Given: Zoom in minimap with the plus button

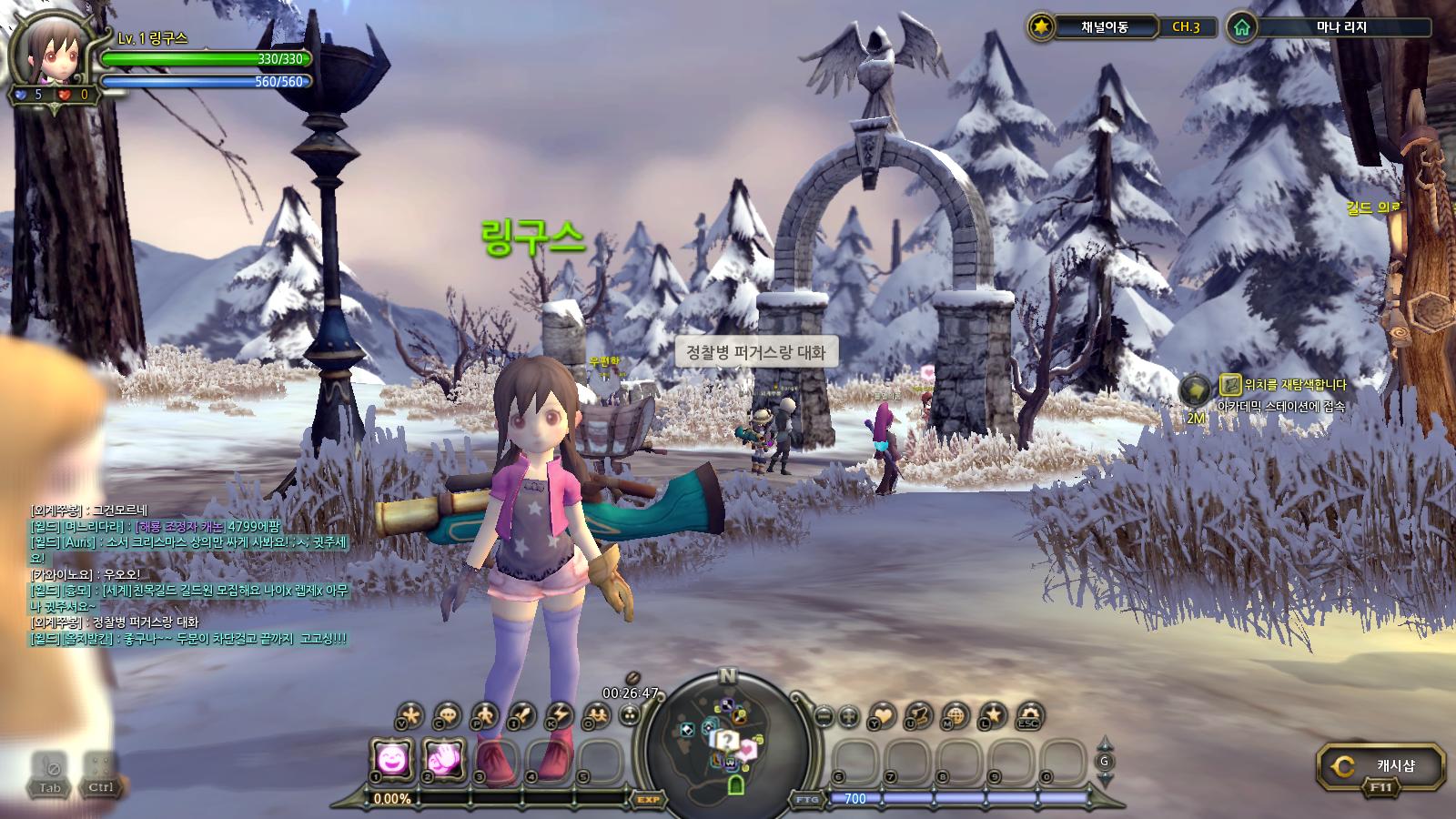Looking at the screenshot, I should (848, 715).
